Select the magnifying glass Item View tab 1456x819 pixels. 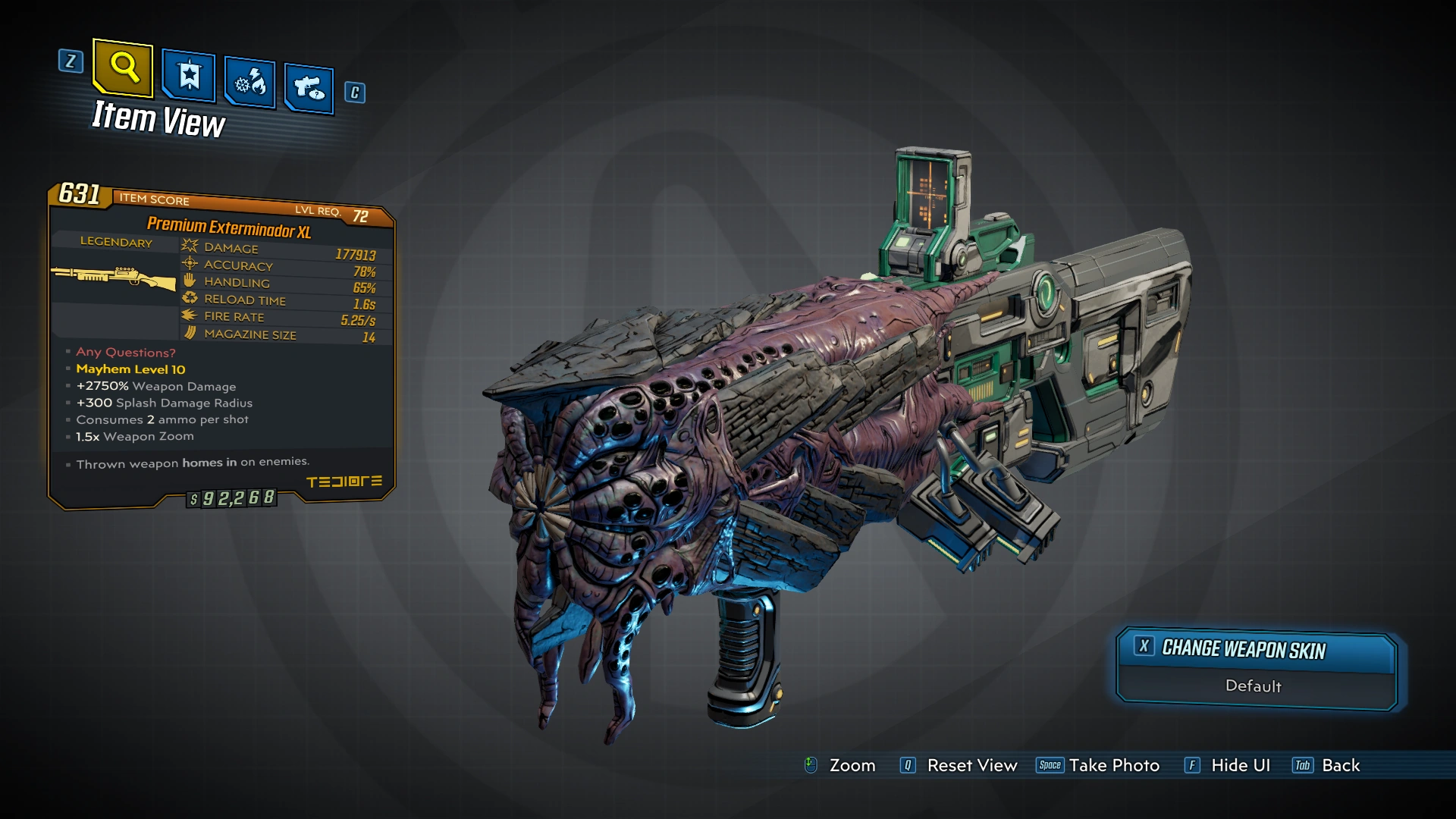coord(123,68)
